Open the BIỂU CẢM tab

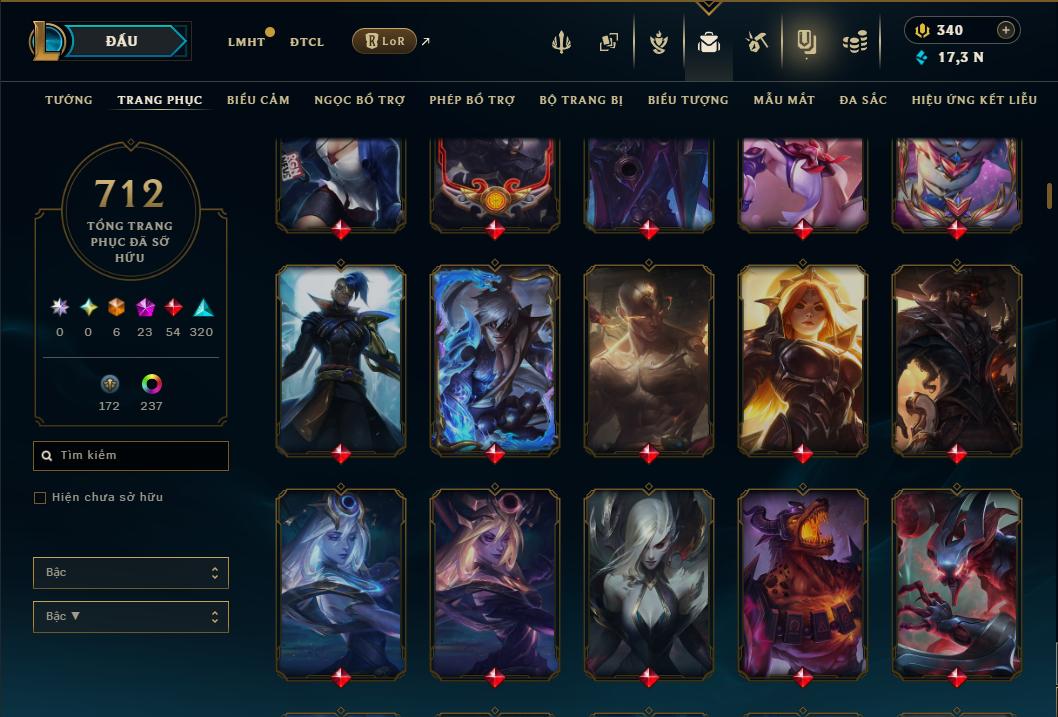258,100
